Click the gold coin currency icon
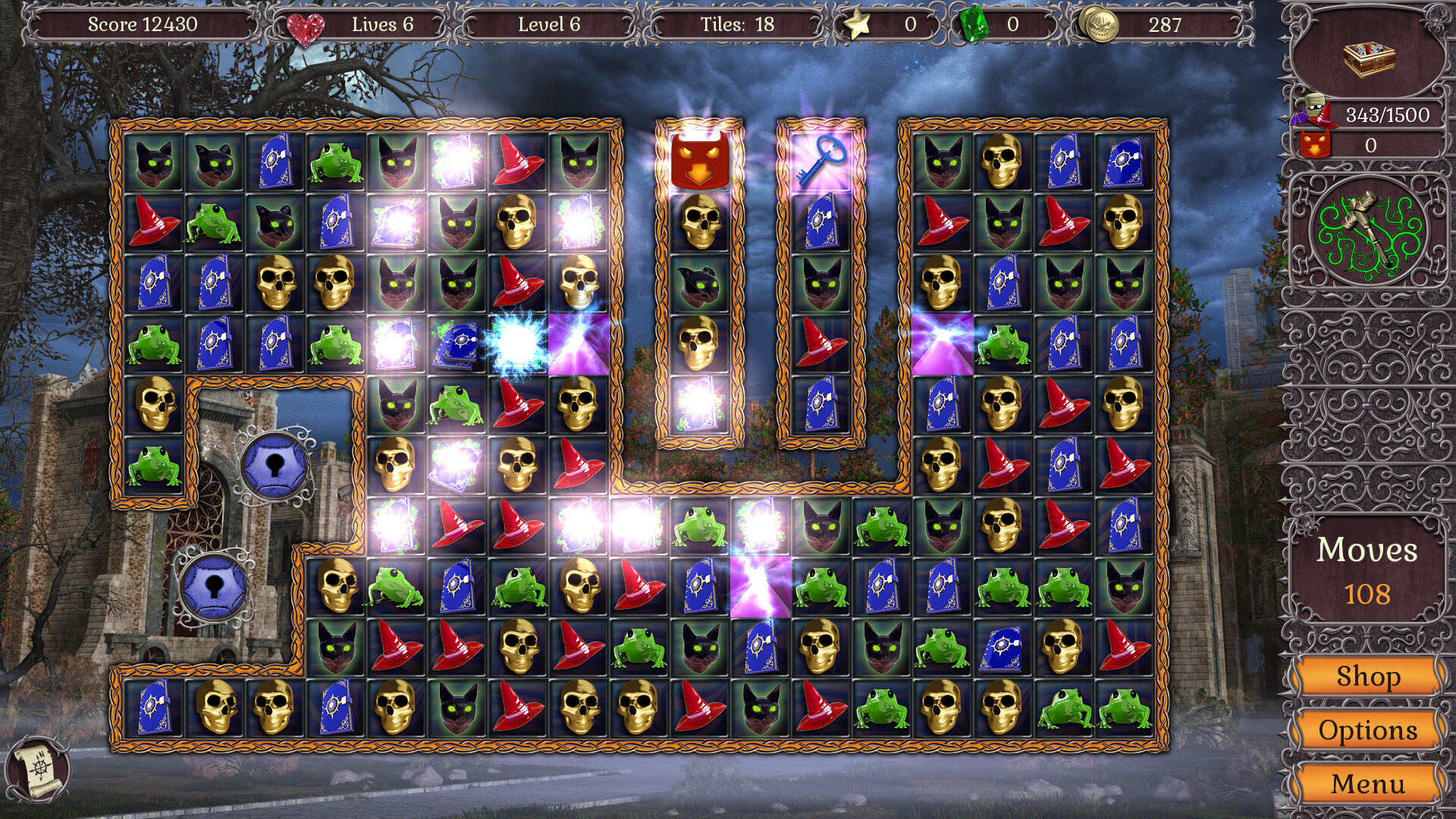 (1099, 24)
